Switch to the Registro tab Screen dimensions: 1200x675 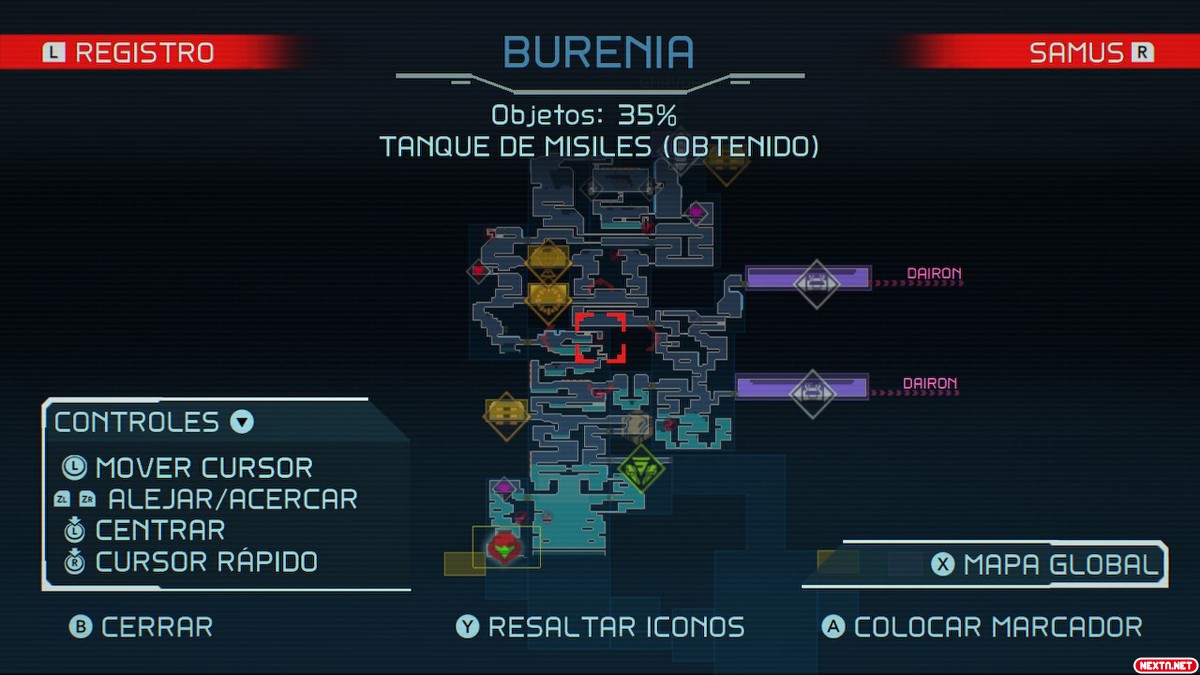pos(130,53)
